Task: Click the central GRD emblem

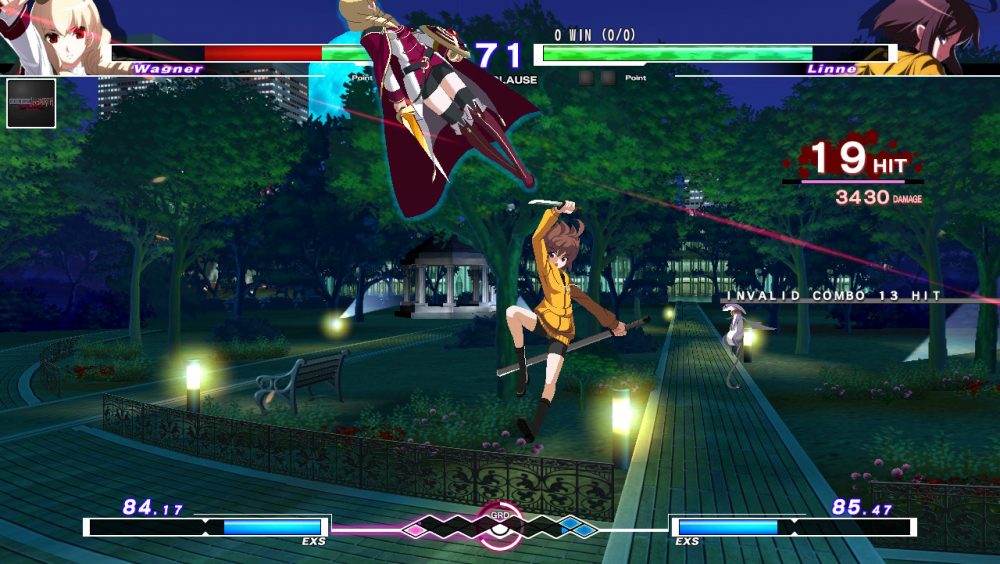Action: (x=499, y=524)
